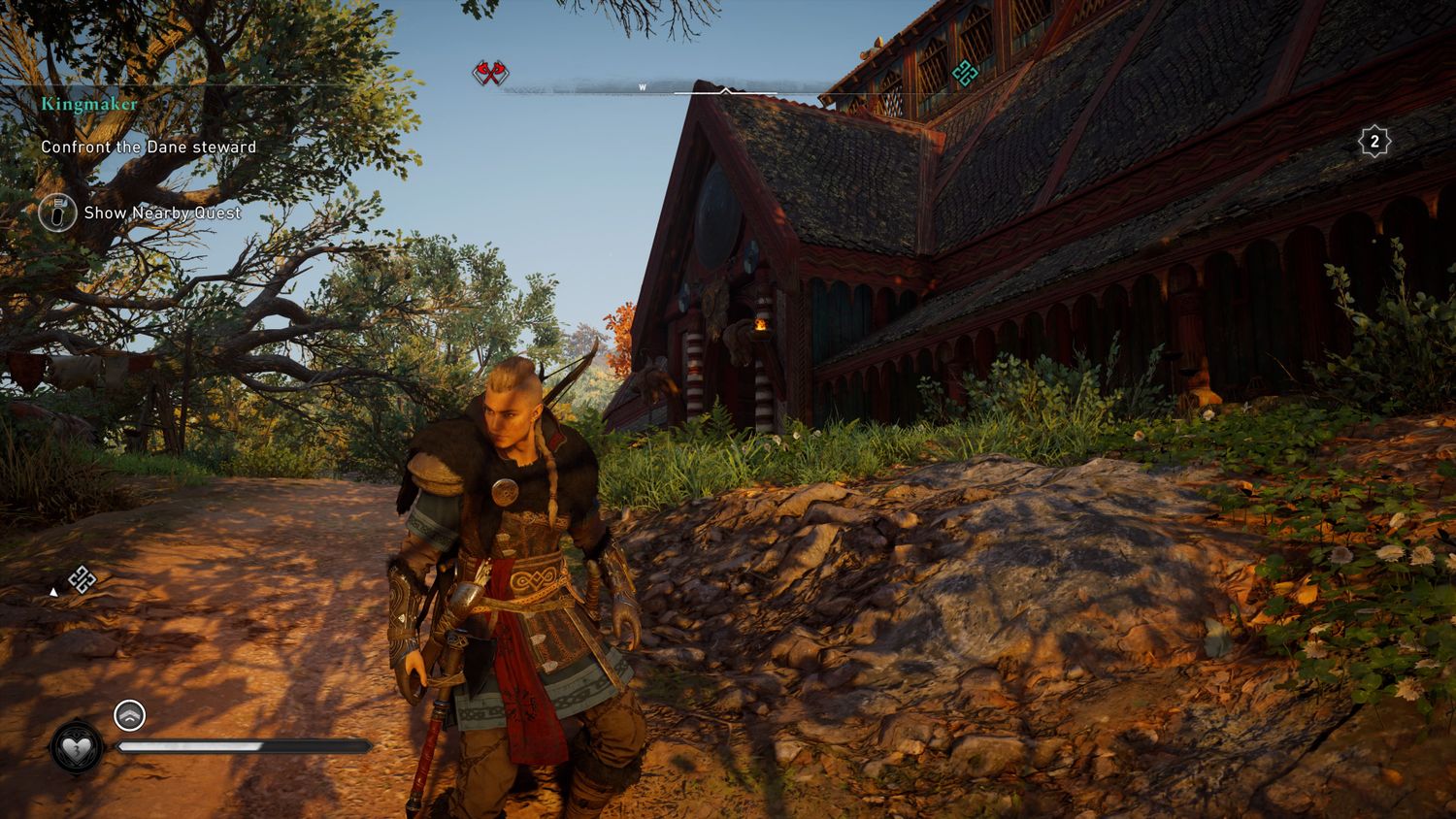Open the notification badge showing 2

(1374, 143)
